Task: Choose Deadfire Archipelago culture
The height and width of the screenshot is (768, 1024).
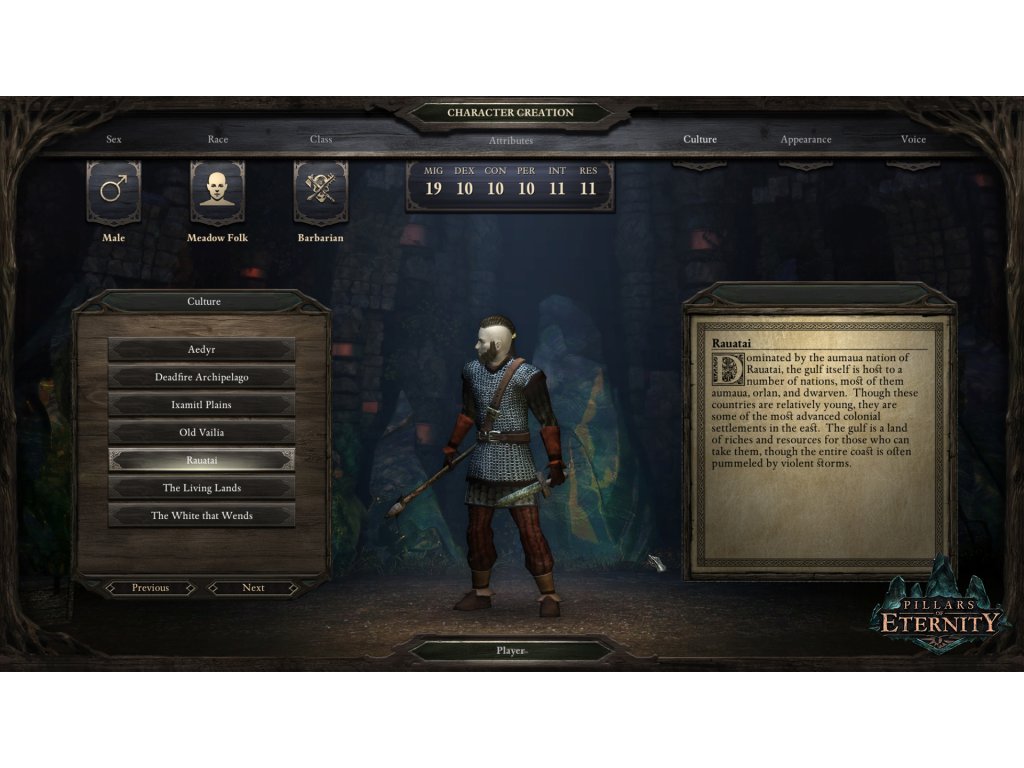Action: [201, 378]
